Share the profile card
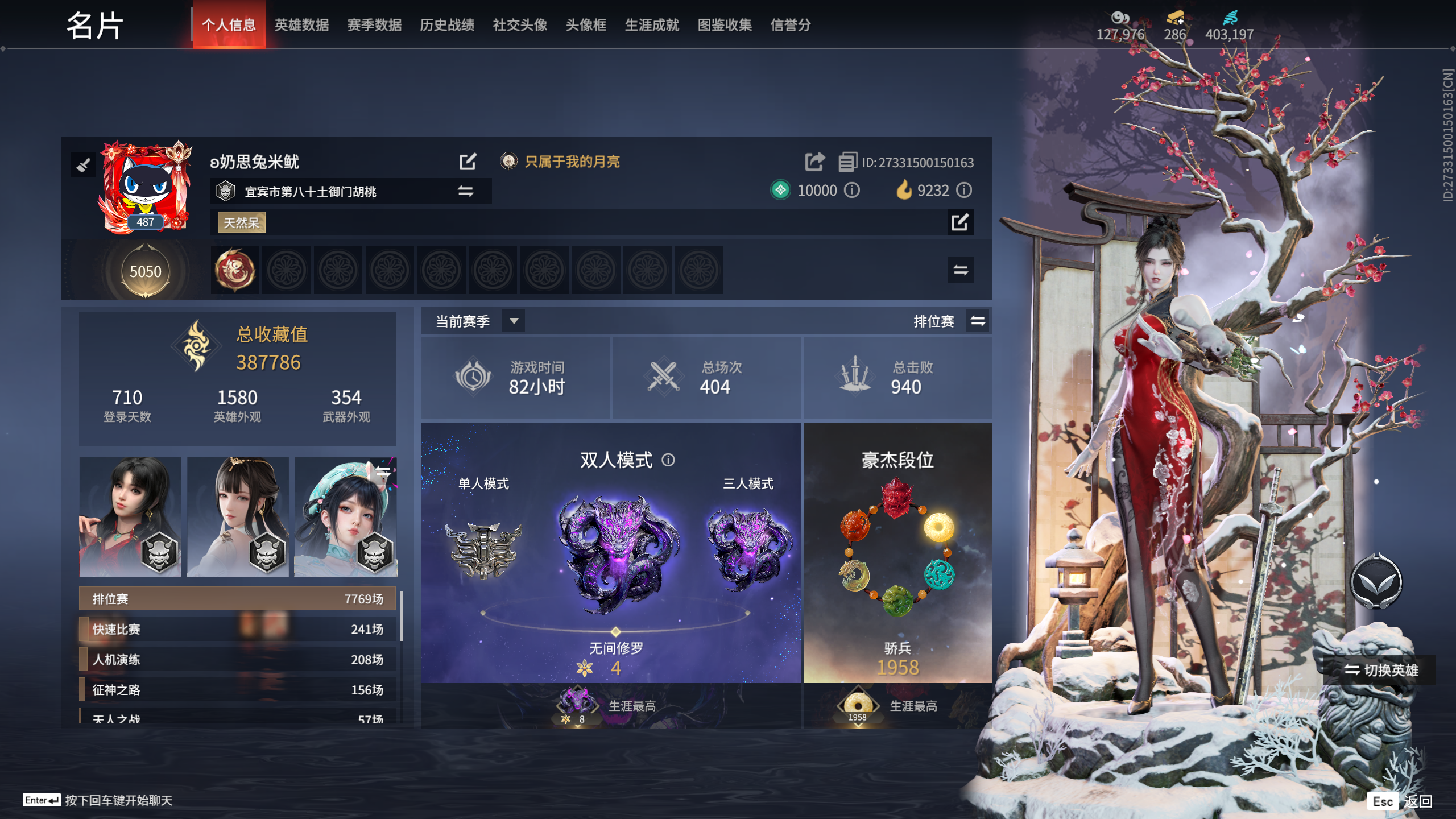Viewport: 1456px width, 819px height. tap(814, 162)
